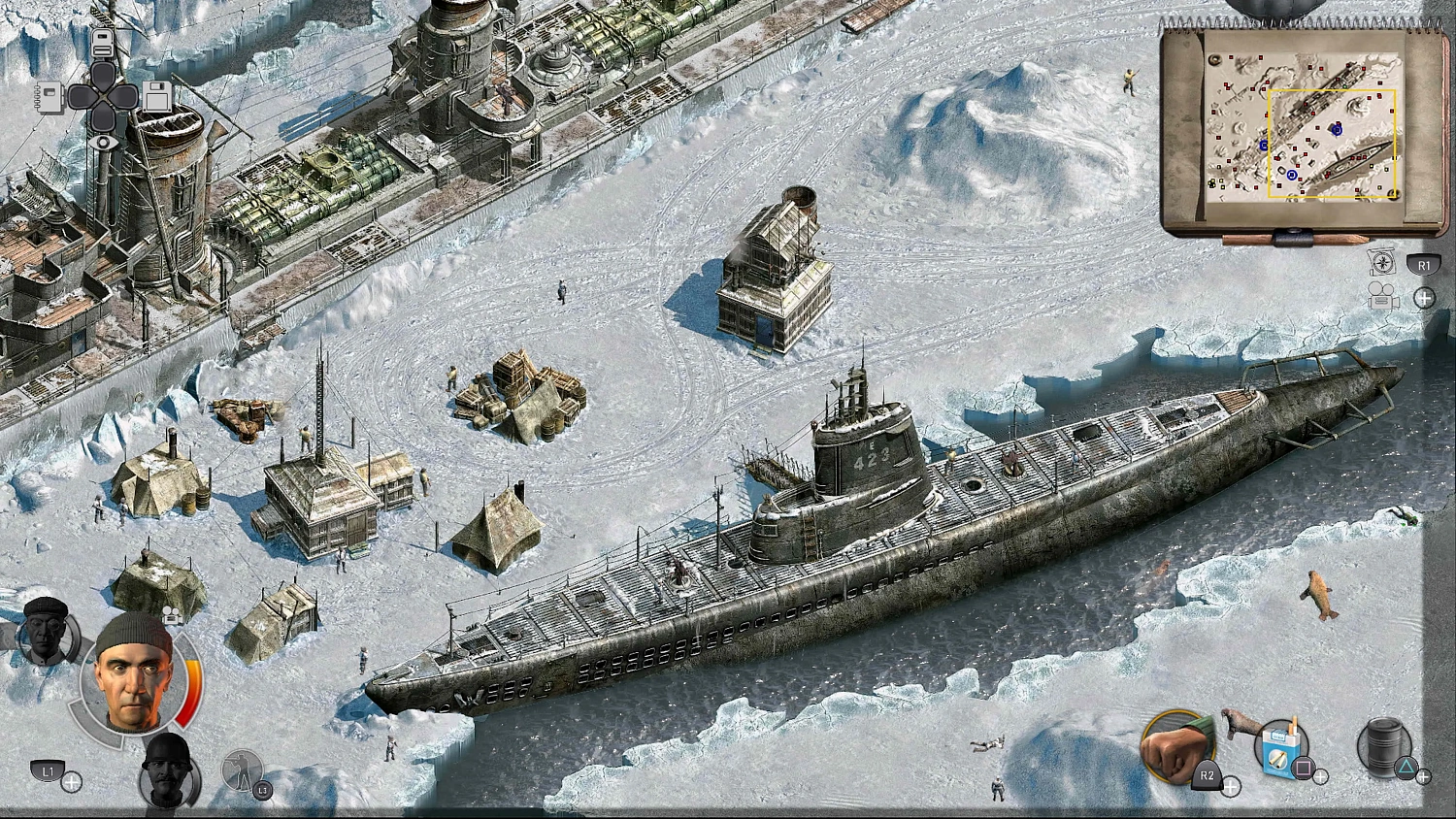This screenshot has height=819, width=1456.
Task: Select the cigarette pack item icon
Action: click(1279, 752)
